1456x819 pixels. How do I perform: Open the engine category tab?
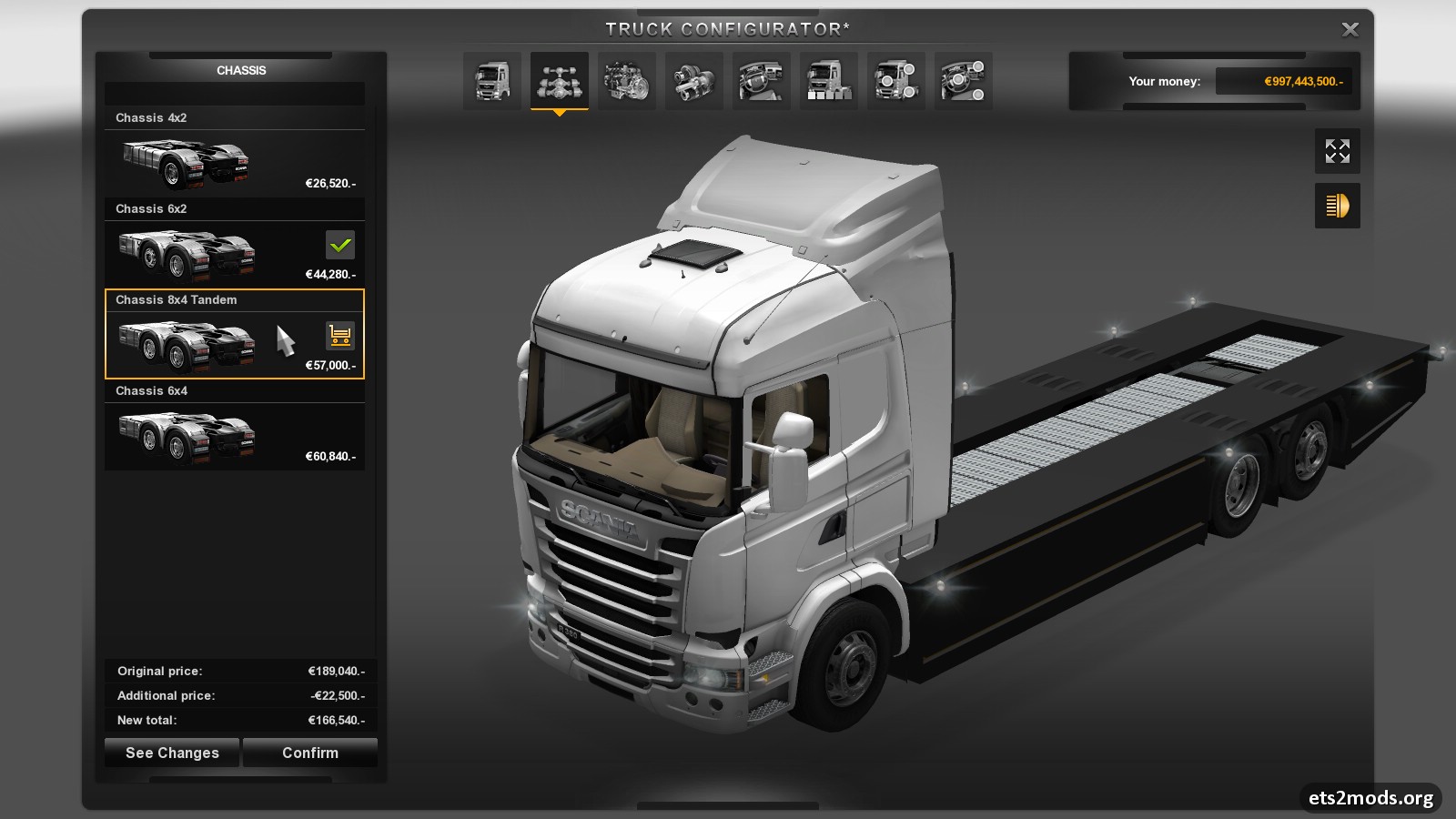tap(627, 81)
